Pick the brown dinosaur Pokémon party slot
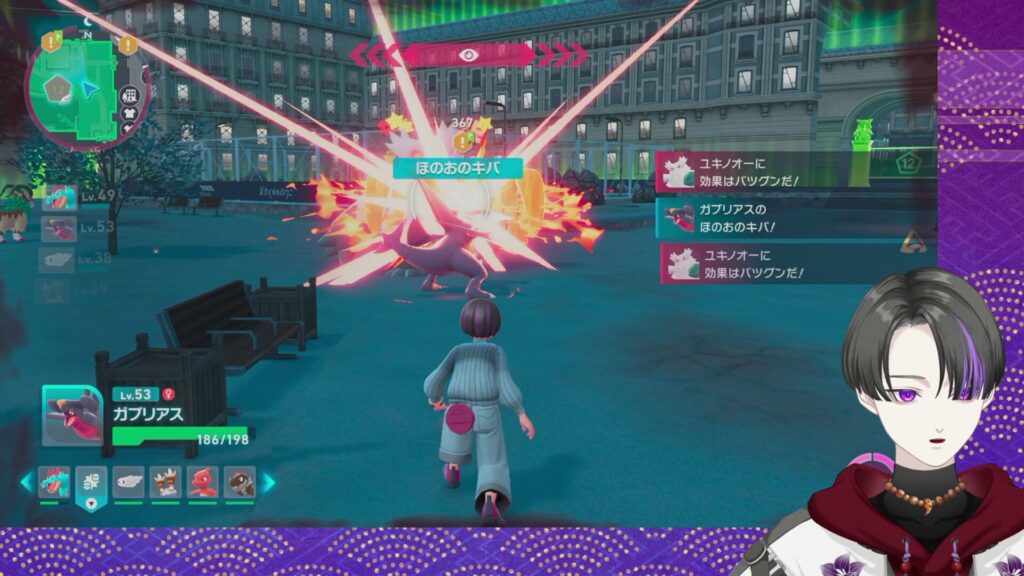 240,482
